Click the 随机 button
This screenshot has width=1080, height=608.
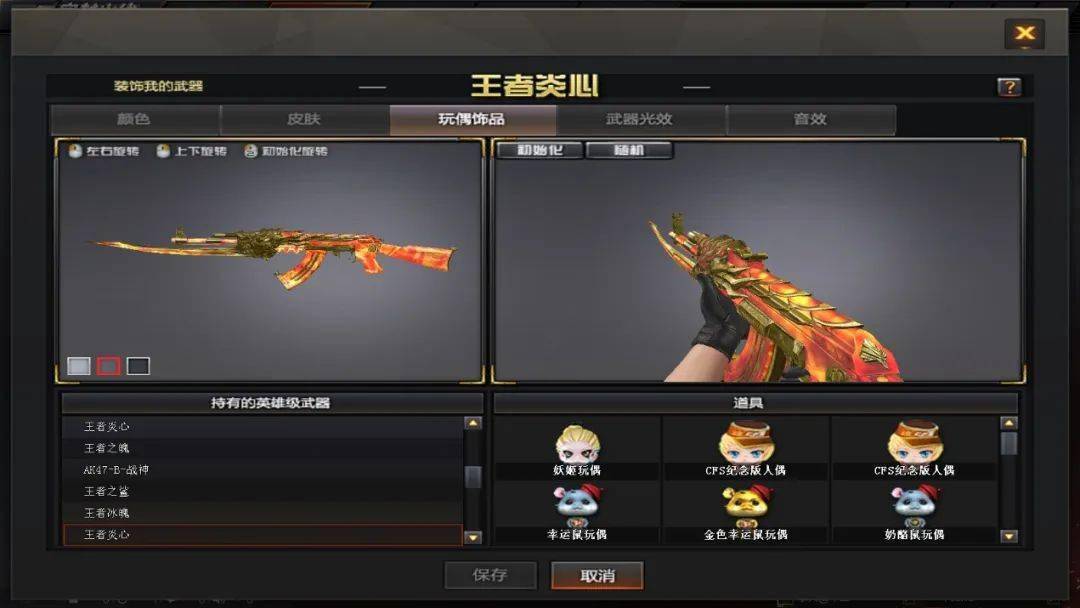[x=629, y=151]
